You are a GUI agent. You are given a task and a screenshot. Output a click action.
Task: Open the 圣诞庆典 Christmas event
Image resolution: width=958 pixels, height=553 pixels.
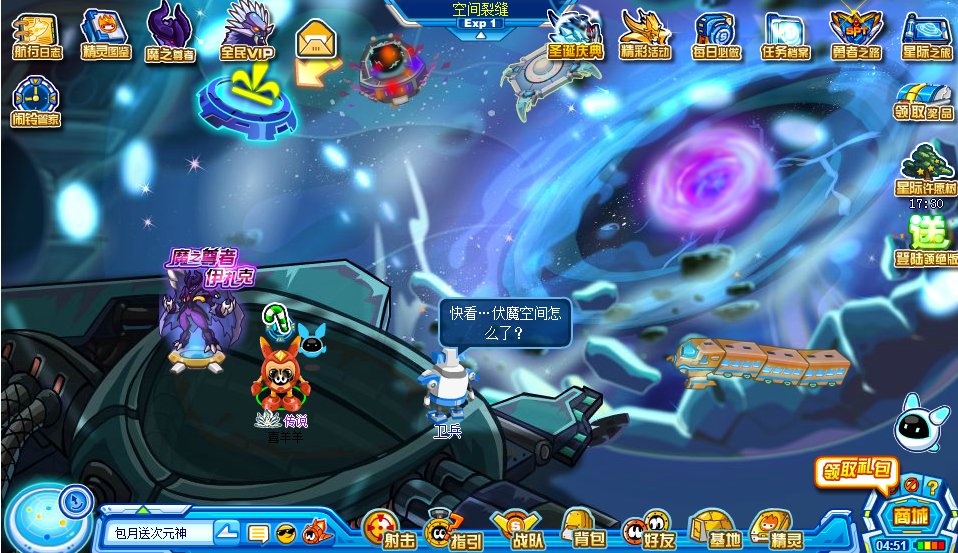point(576,33)
